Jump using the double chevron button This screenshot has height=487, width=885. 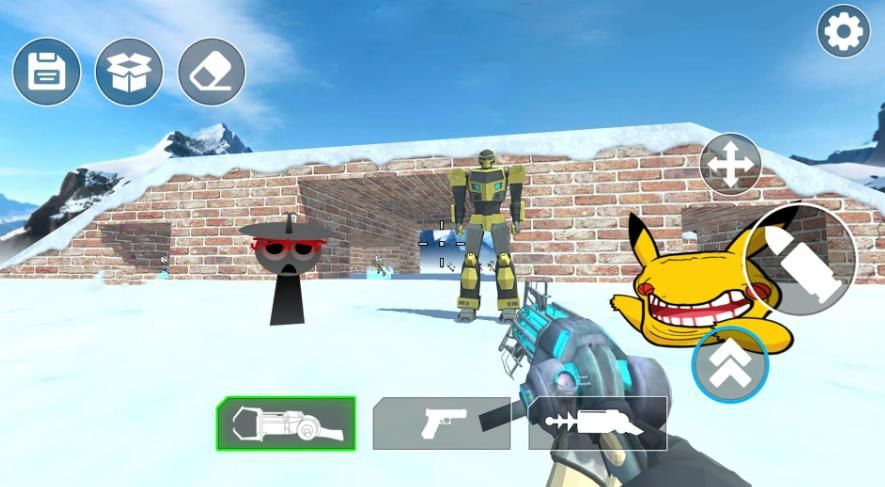(730, 364)
